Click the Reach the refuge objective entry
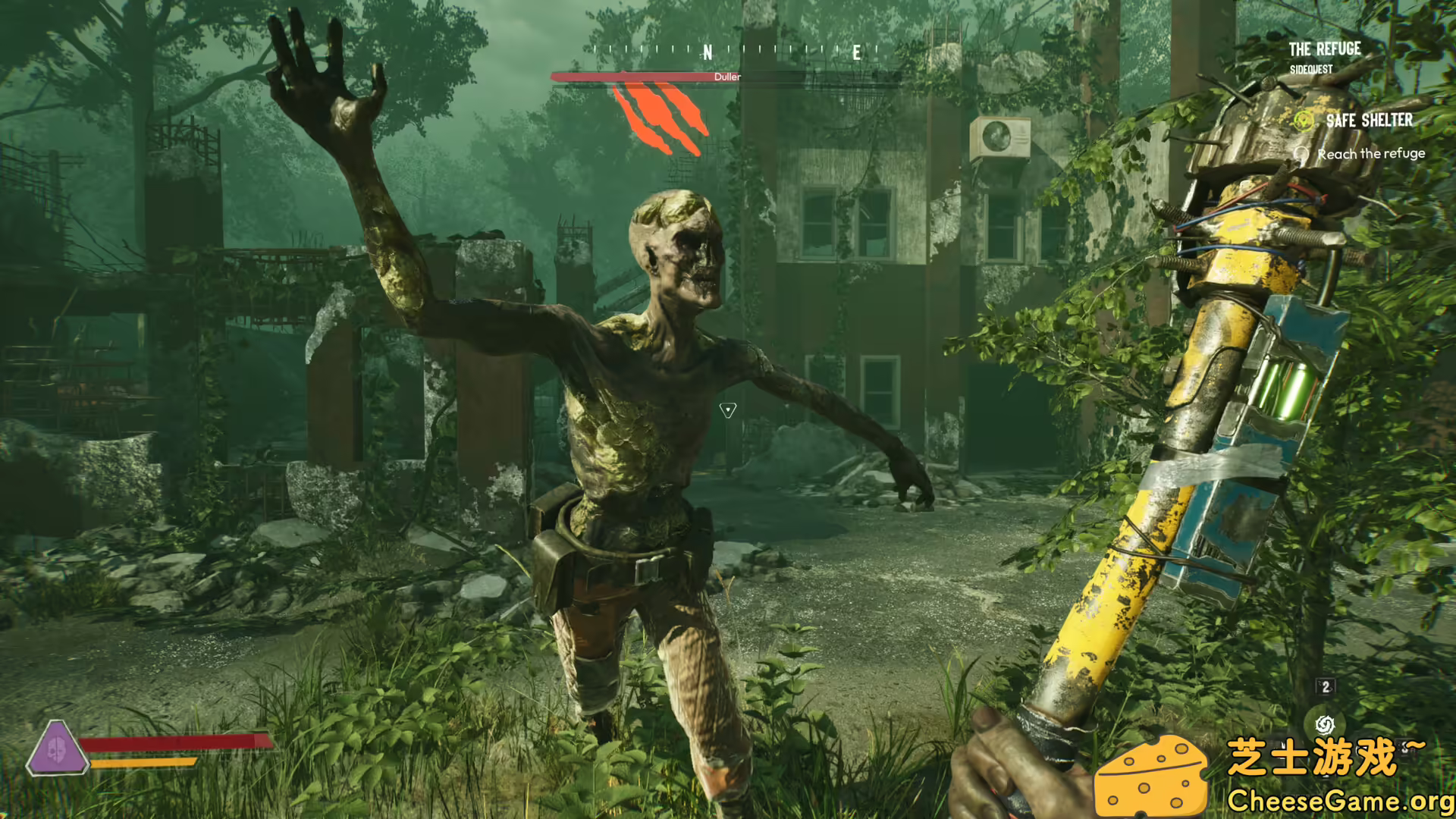The width and height of the screenshot is (1456, 819). pyautogui.click(x=1370, y=154)
